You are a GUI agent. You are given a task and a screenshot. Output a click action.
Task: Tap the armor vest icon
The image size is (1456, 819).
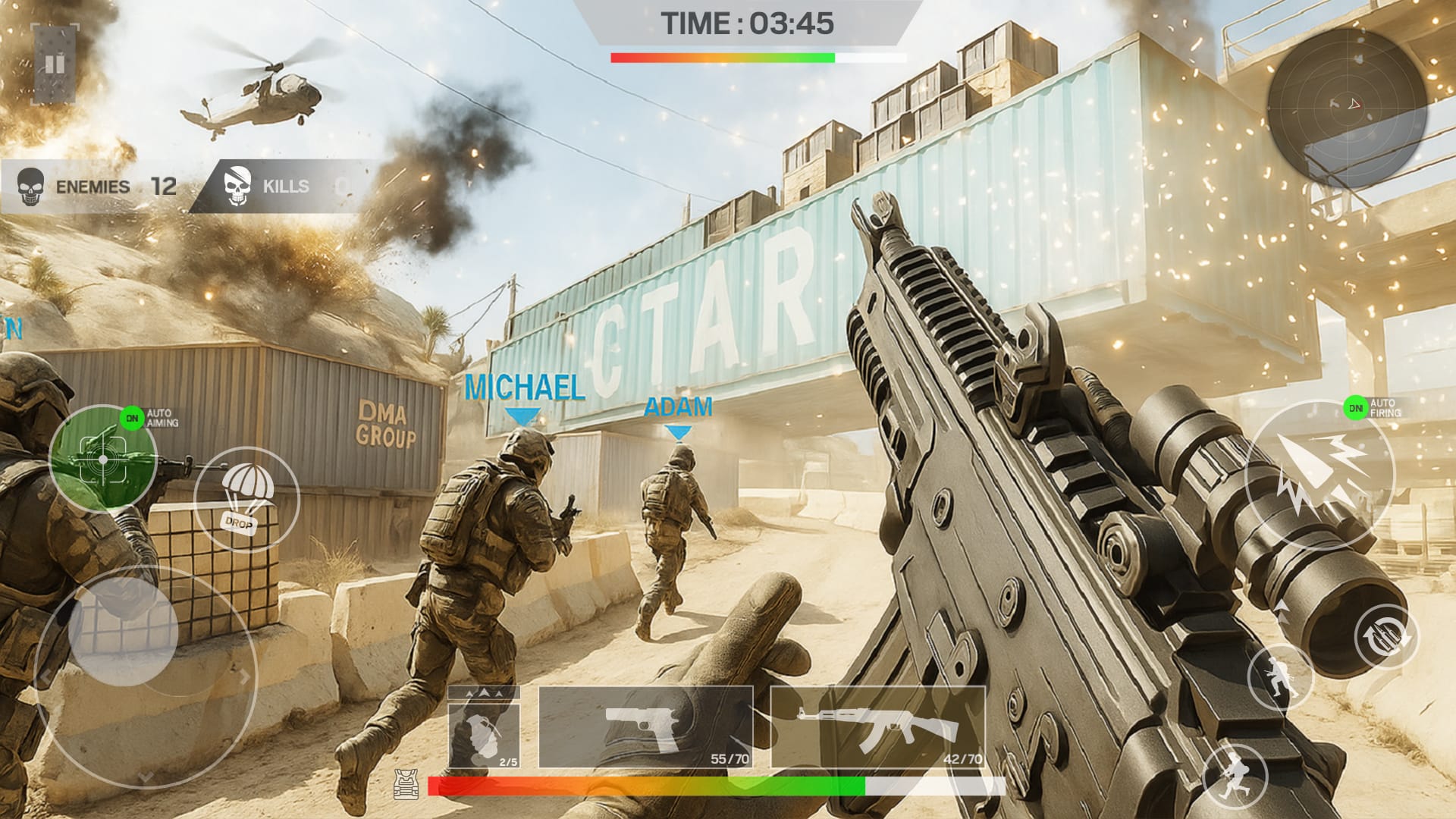click(407, 783)
